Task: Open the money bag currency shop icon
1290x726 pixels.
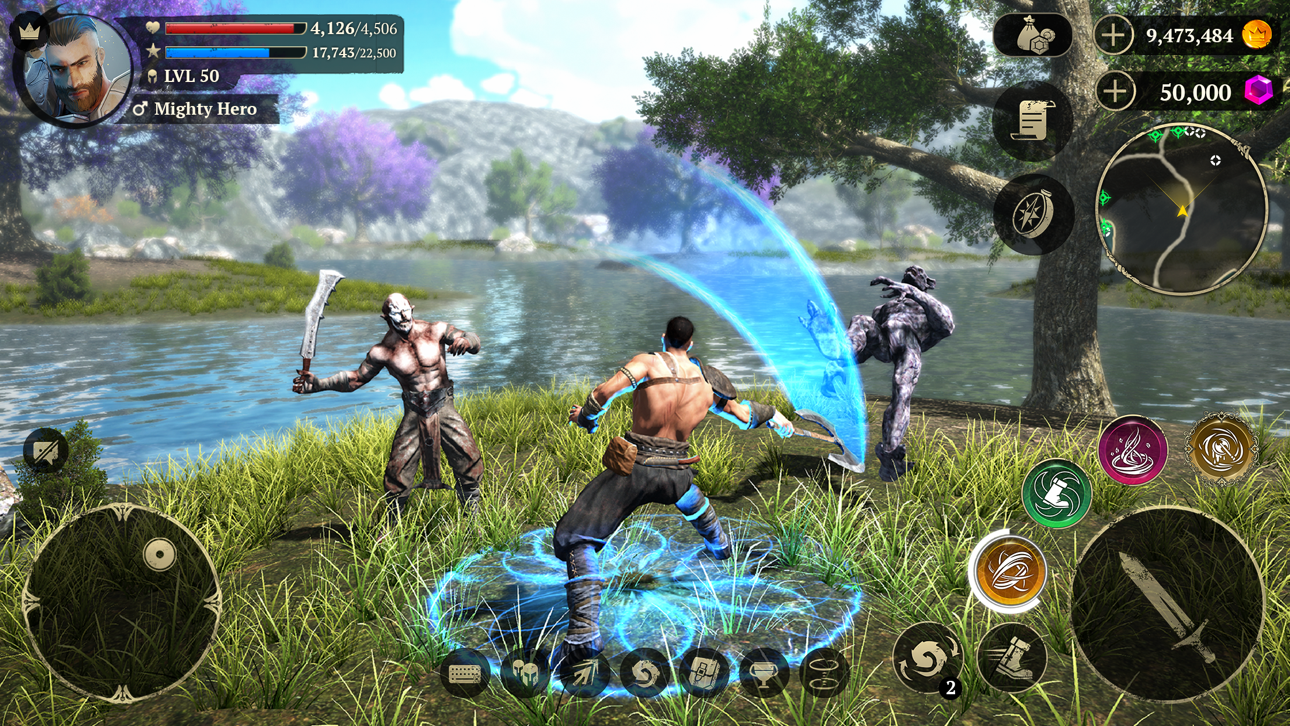Action: [1035, 37]
